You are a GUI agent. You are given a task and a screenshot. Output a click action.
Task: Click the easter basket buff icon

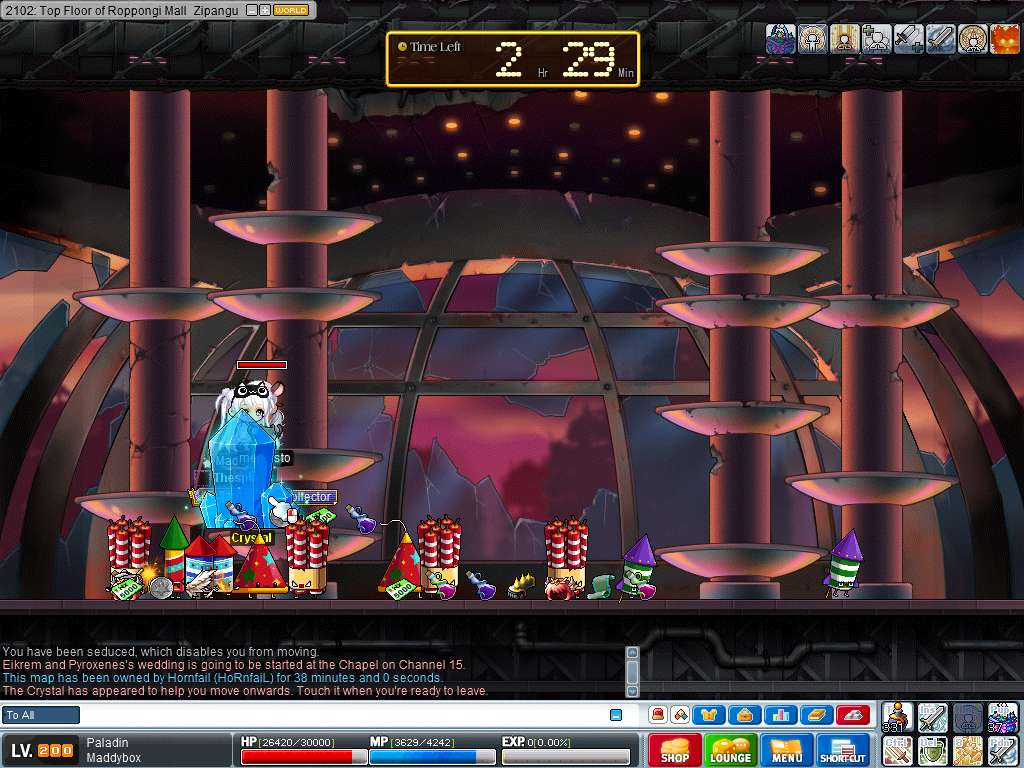click(781, 39)
